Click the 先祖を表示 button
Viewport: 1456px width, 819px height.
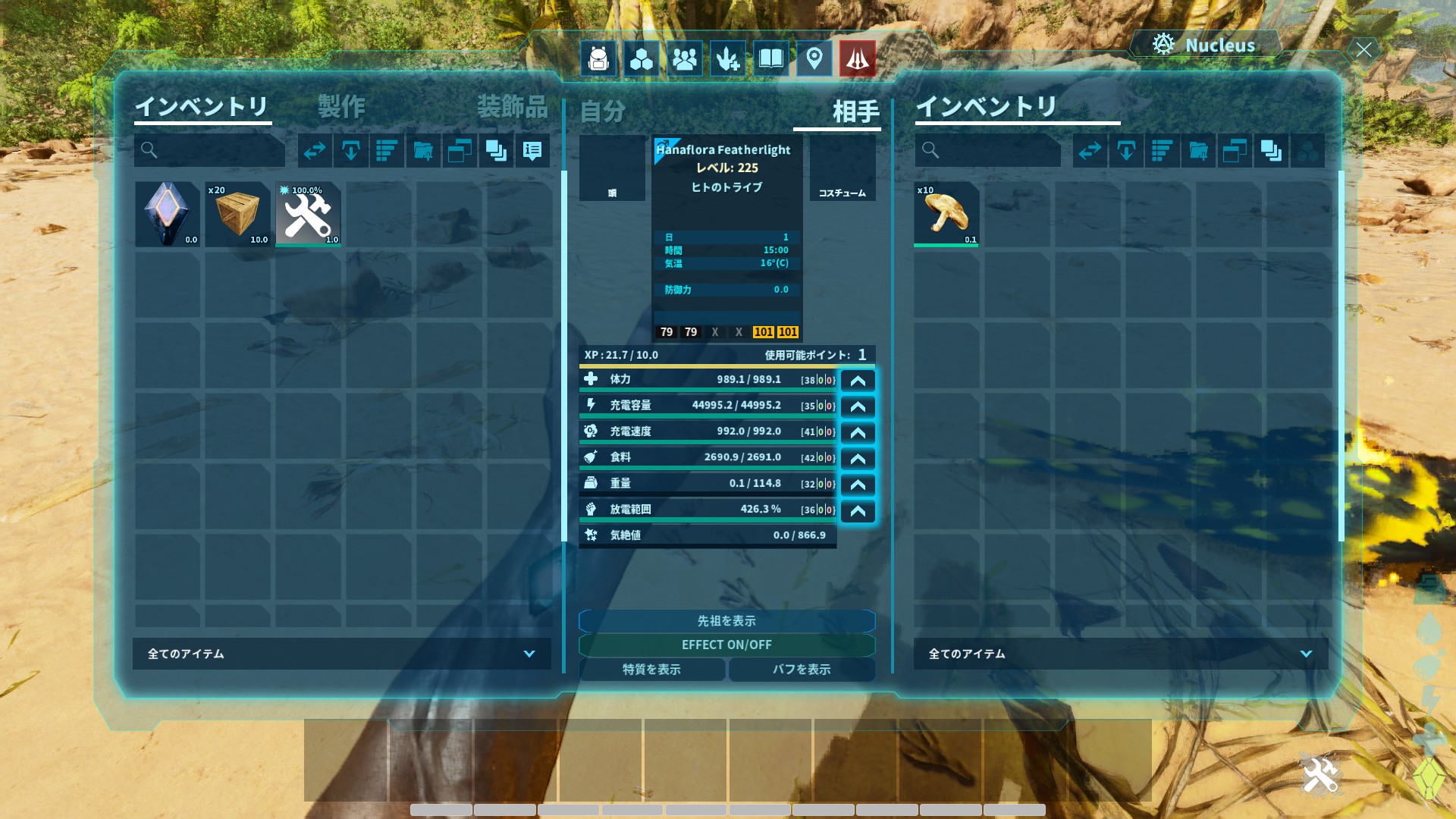pyautogui.click(x=726, y=621)
